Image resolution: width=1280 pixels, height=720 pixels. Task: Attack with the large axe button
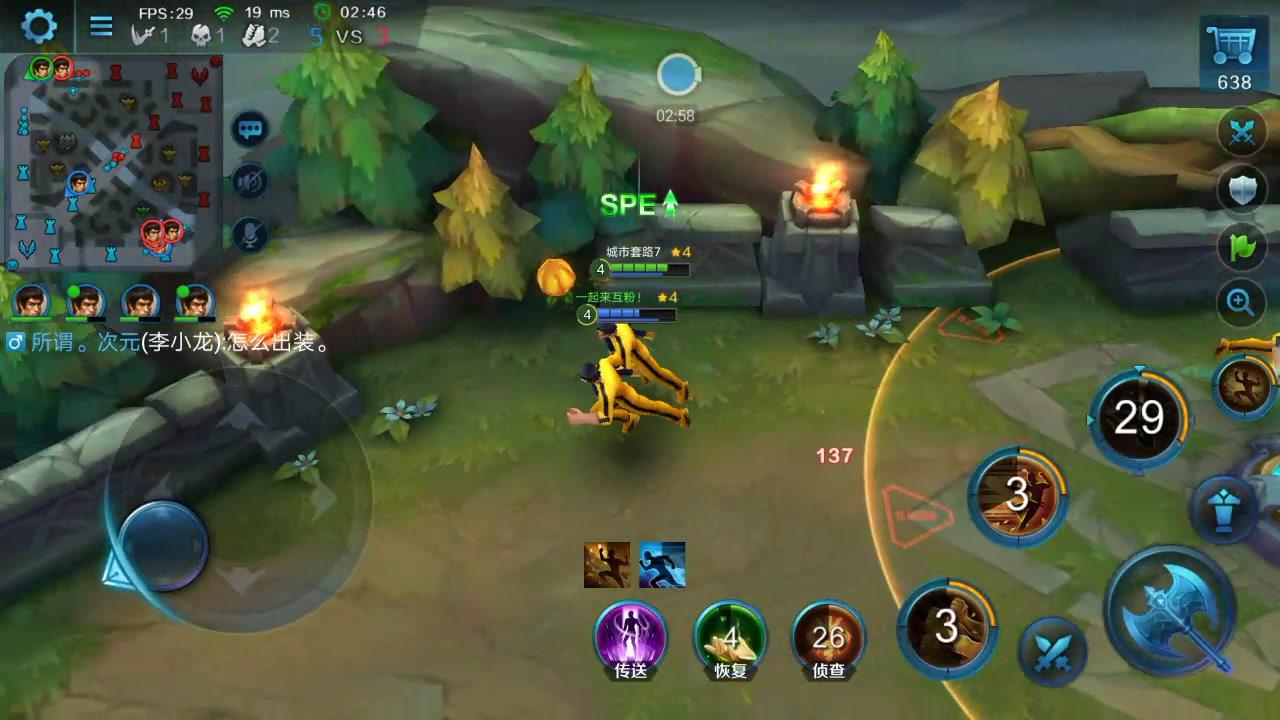click(1174, 609)
